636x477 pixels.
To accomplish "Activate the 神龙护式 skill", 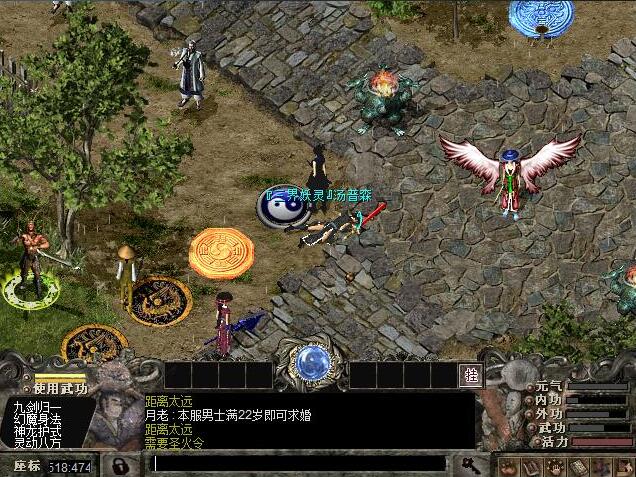I will tap(37, 431).
